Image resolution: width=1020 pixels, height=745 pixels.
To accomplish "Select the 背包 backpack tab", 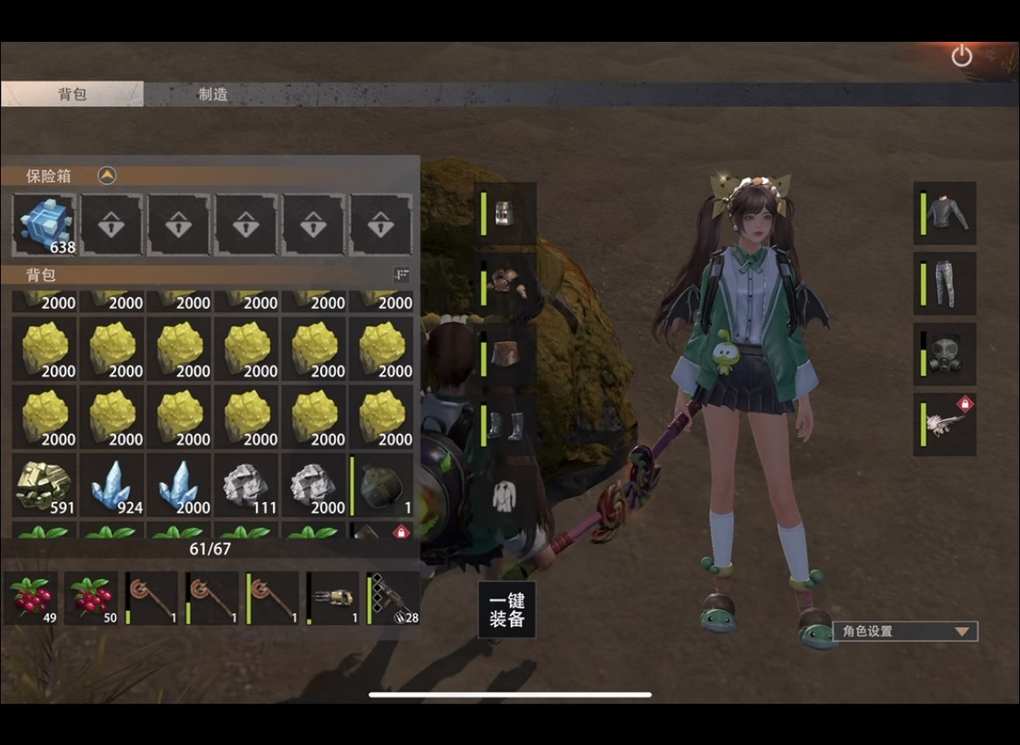I will [x=72, y=94].
